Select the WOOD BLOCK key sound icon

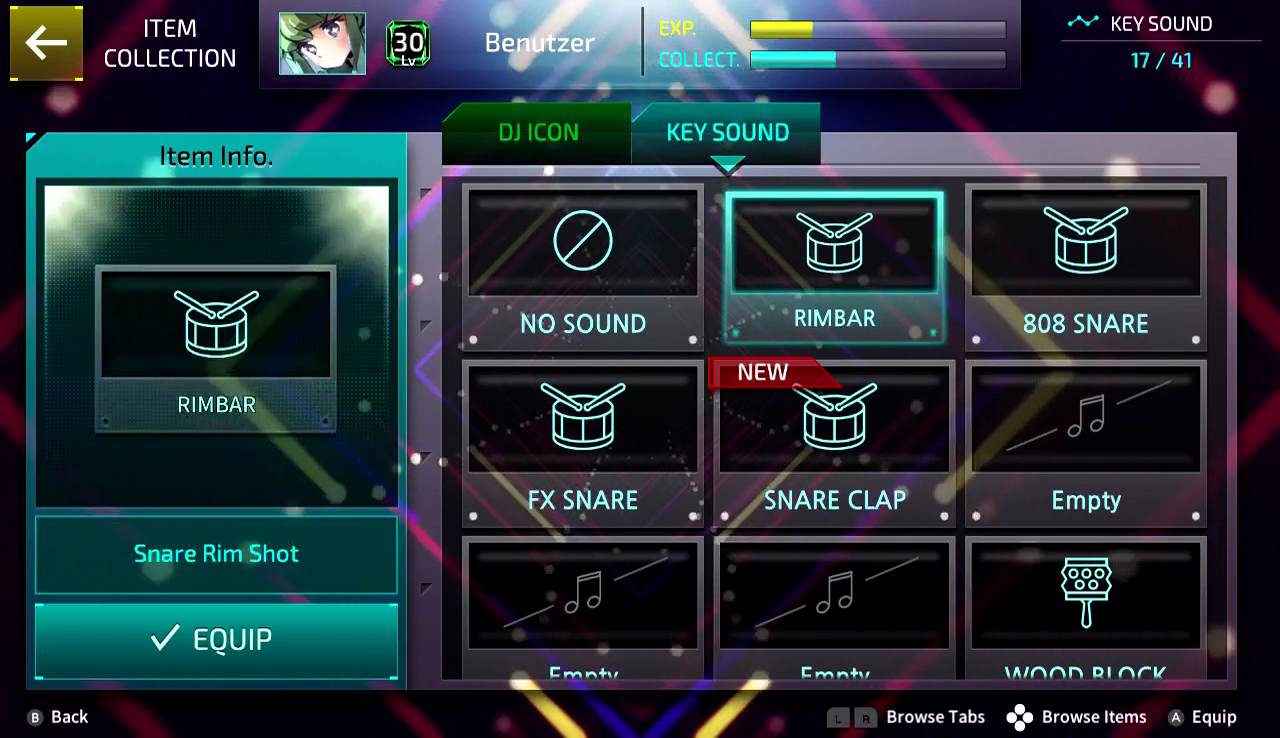pos(1085,595)
